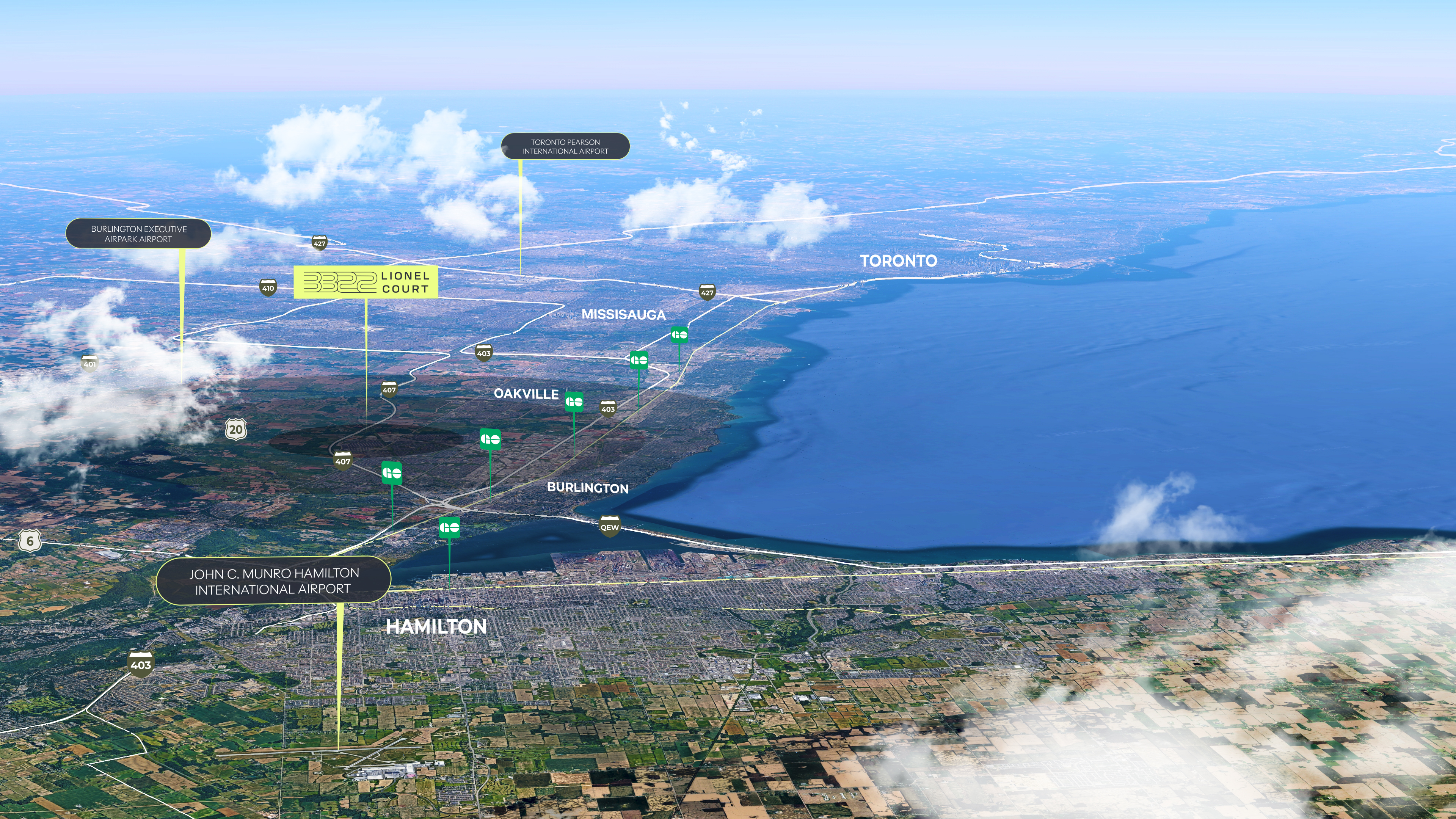Click the Highway 401 shield marker

click(90, 364)
